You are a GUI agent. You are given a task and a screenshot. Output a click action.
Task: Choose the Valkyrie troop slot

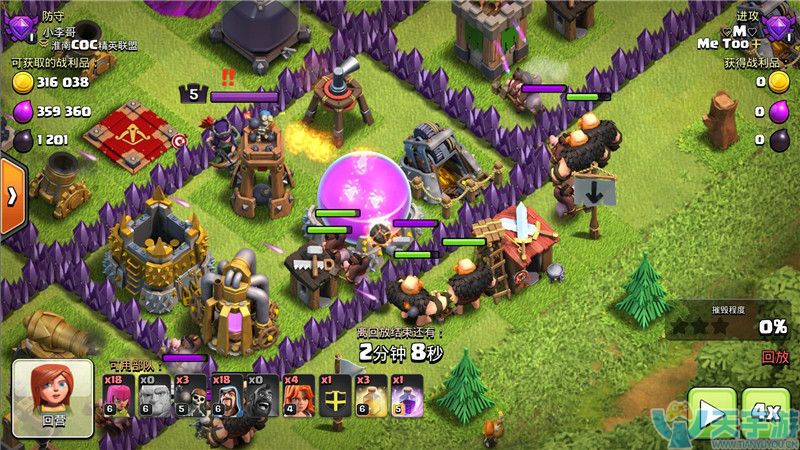299,395
